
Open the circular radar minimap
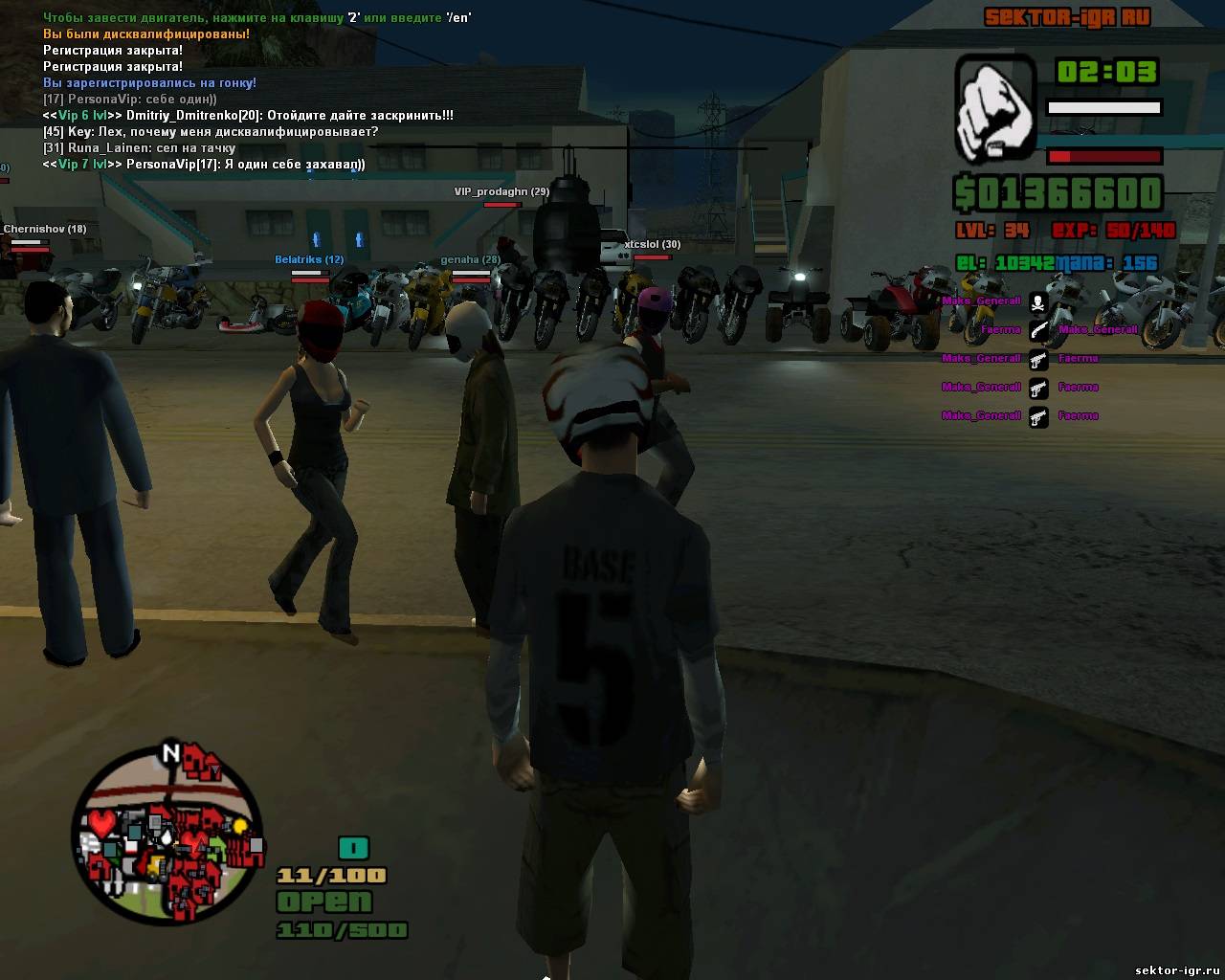pyautogui.click(x=168, y=831)
